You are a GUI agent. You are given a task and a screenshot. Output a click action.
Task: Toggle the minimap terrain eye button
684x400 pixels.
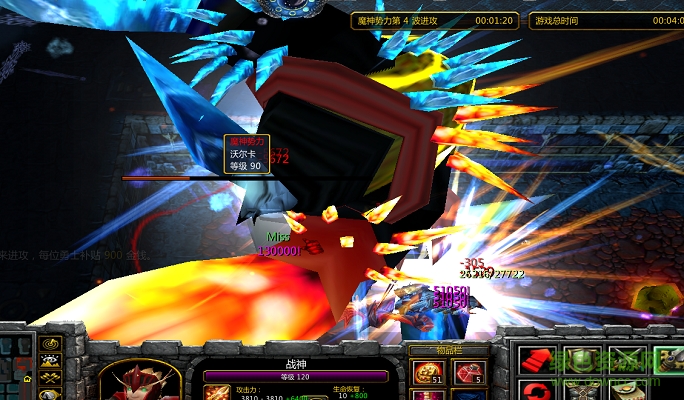(52, 361)
